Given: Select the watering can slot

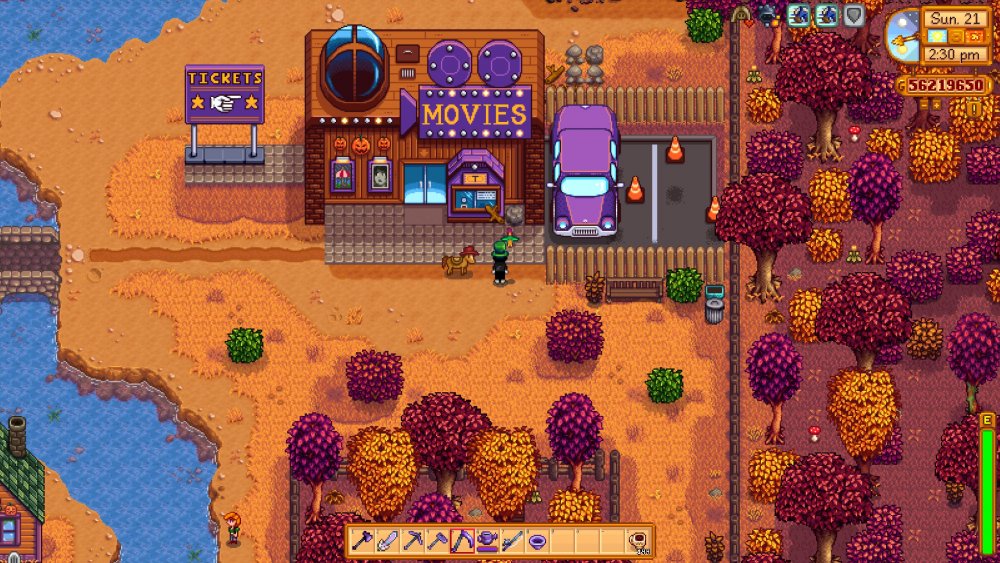Looking at the screenshot, I should click(487, 541).
